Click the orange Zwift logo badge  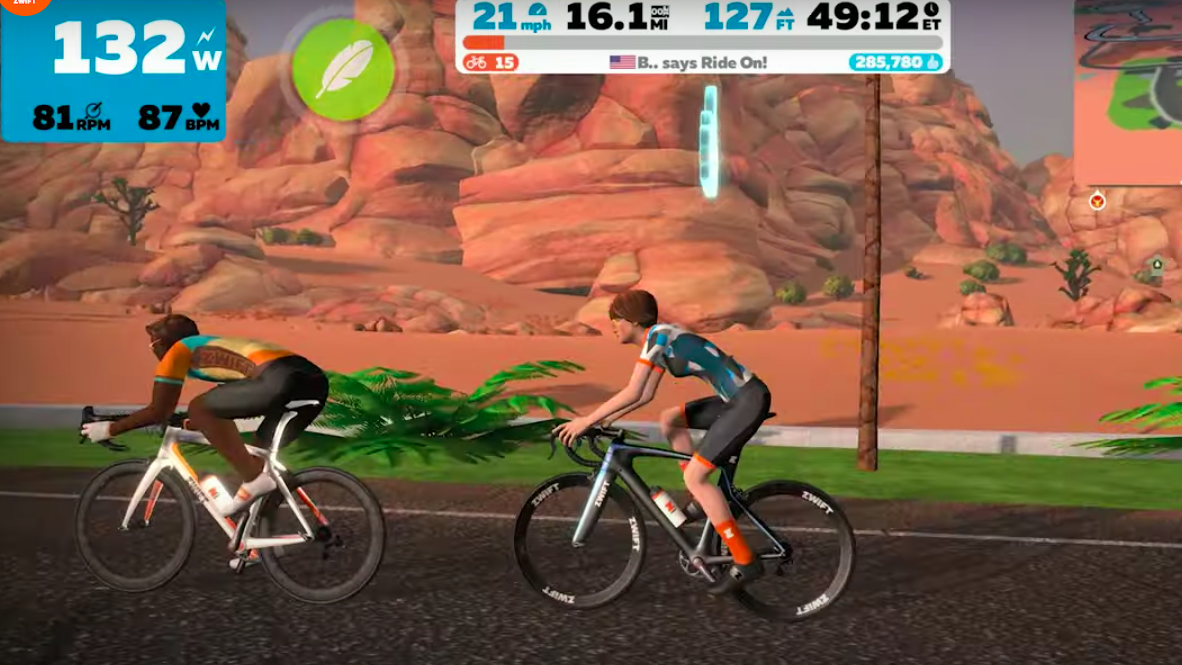click(x=25, y=5)
